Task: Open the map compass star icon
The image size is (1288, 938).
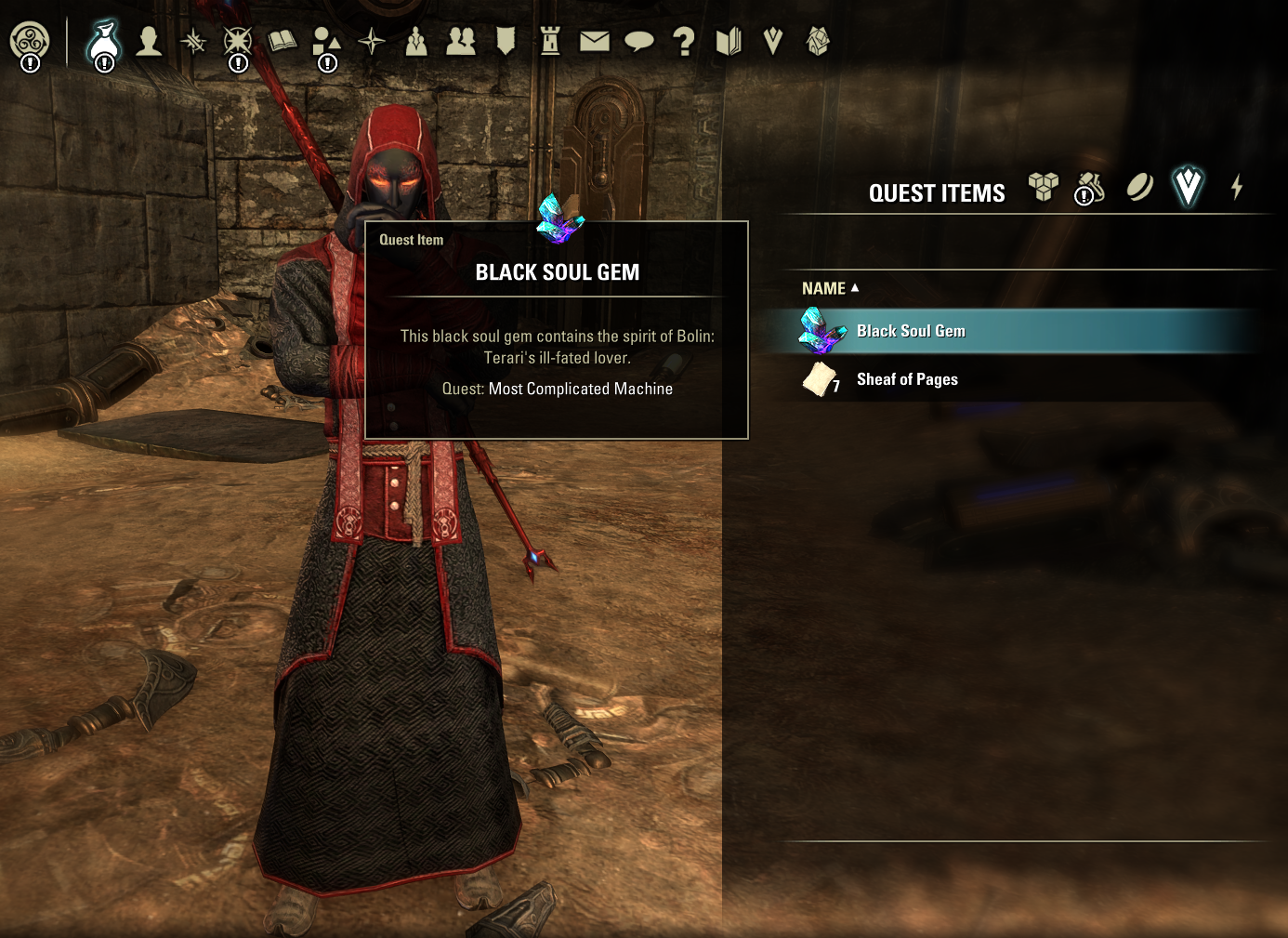Action: 372,41
